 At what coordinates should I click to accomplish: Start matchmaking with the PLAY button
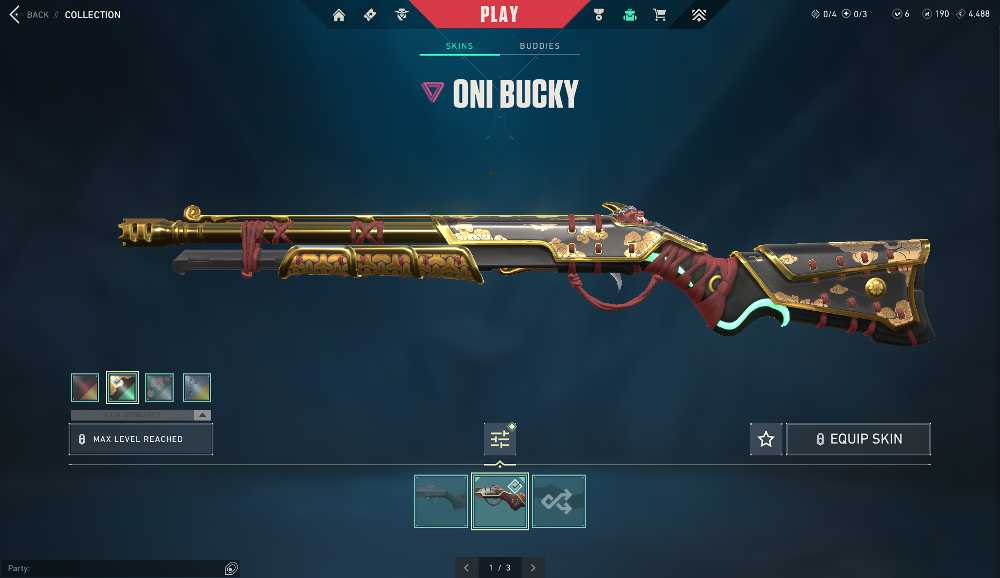tap(499, 14)
